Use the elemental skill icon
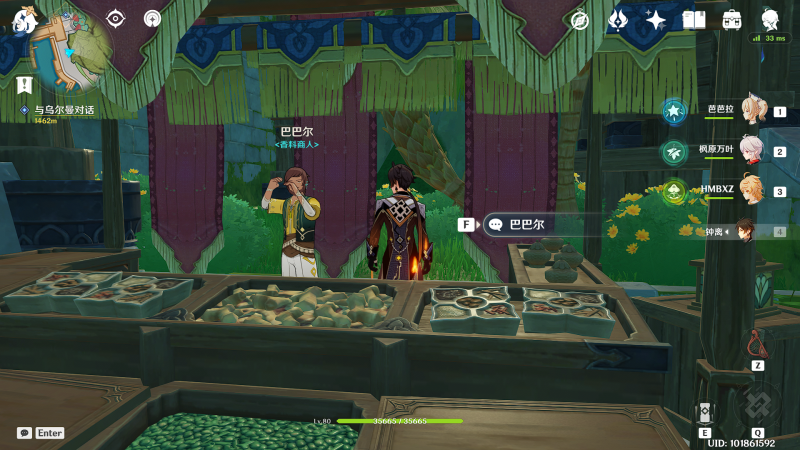This screenshot has height=450, width=800. tap(706, 414)
